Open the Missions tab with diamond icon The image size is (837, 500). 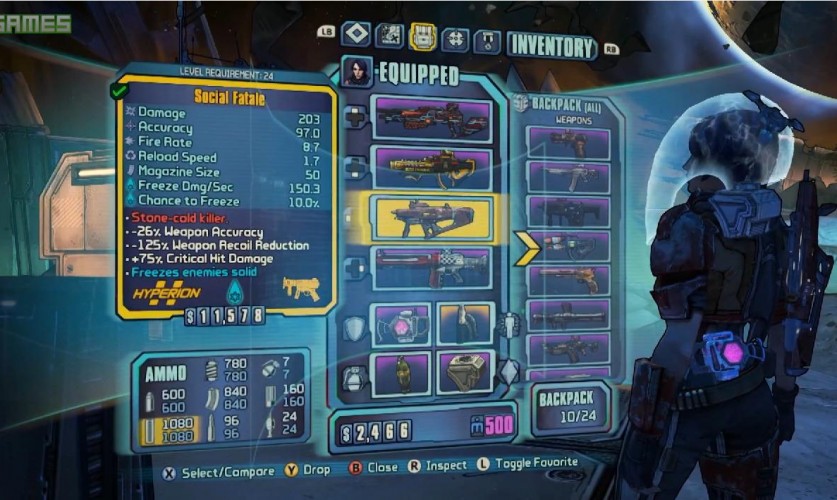(356, 36)
